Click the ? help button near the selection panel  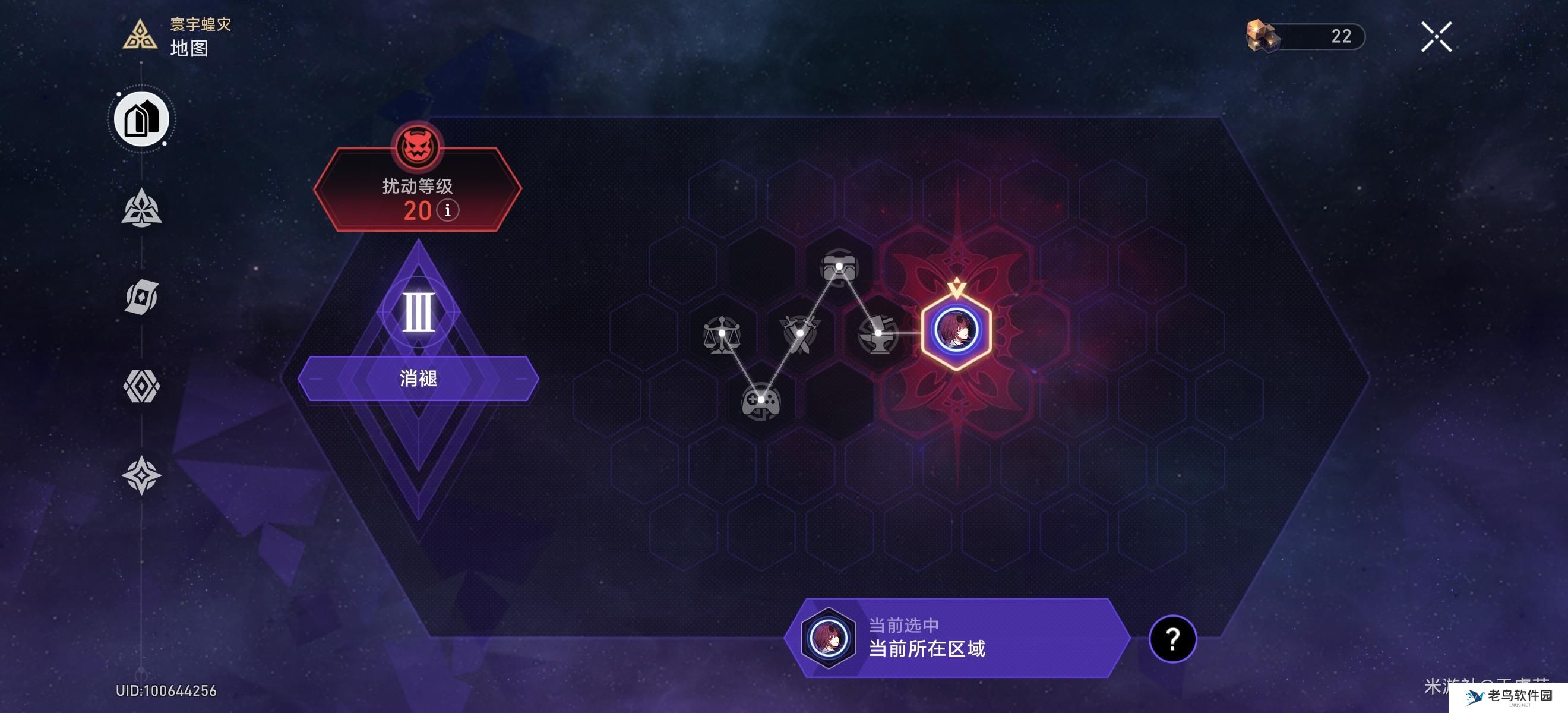click(x=1173, y=640)
